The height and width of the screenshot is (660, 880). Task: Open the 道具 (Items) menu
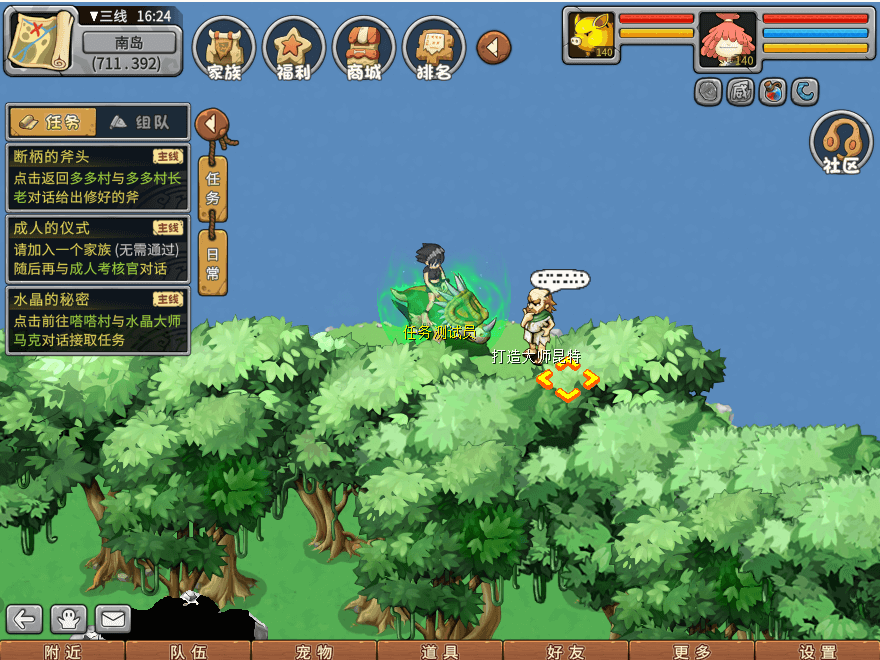pyautogui.click(x=440, y=651)
